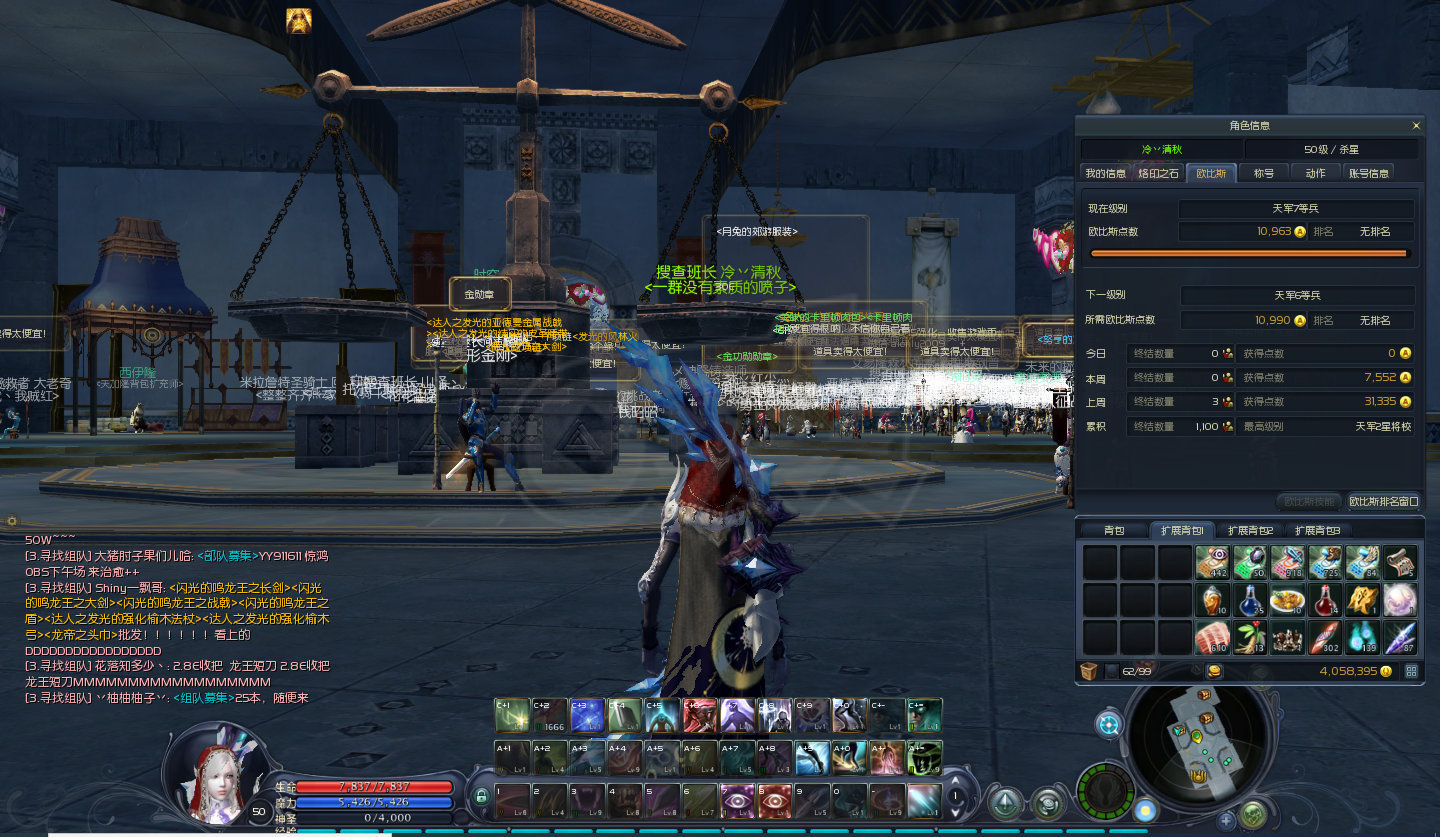Pick the food plate item in the bag

pyautogui.click(x=1288, y=600)
